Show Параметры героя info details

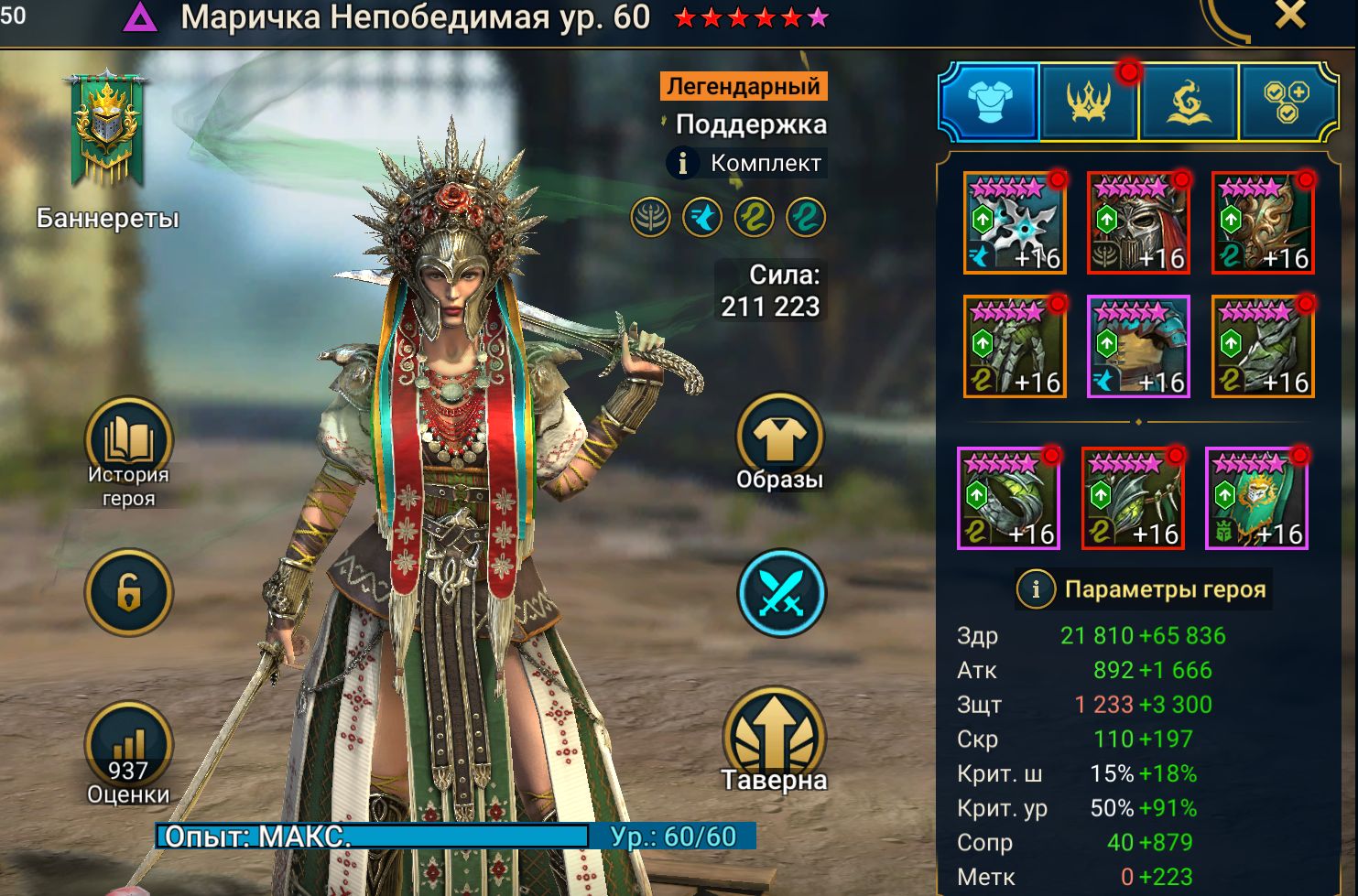(x=1036, y=589)
